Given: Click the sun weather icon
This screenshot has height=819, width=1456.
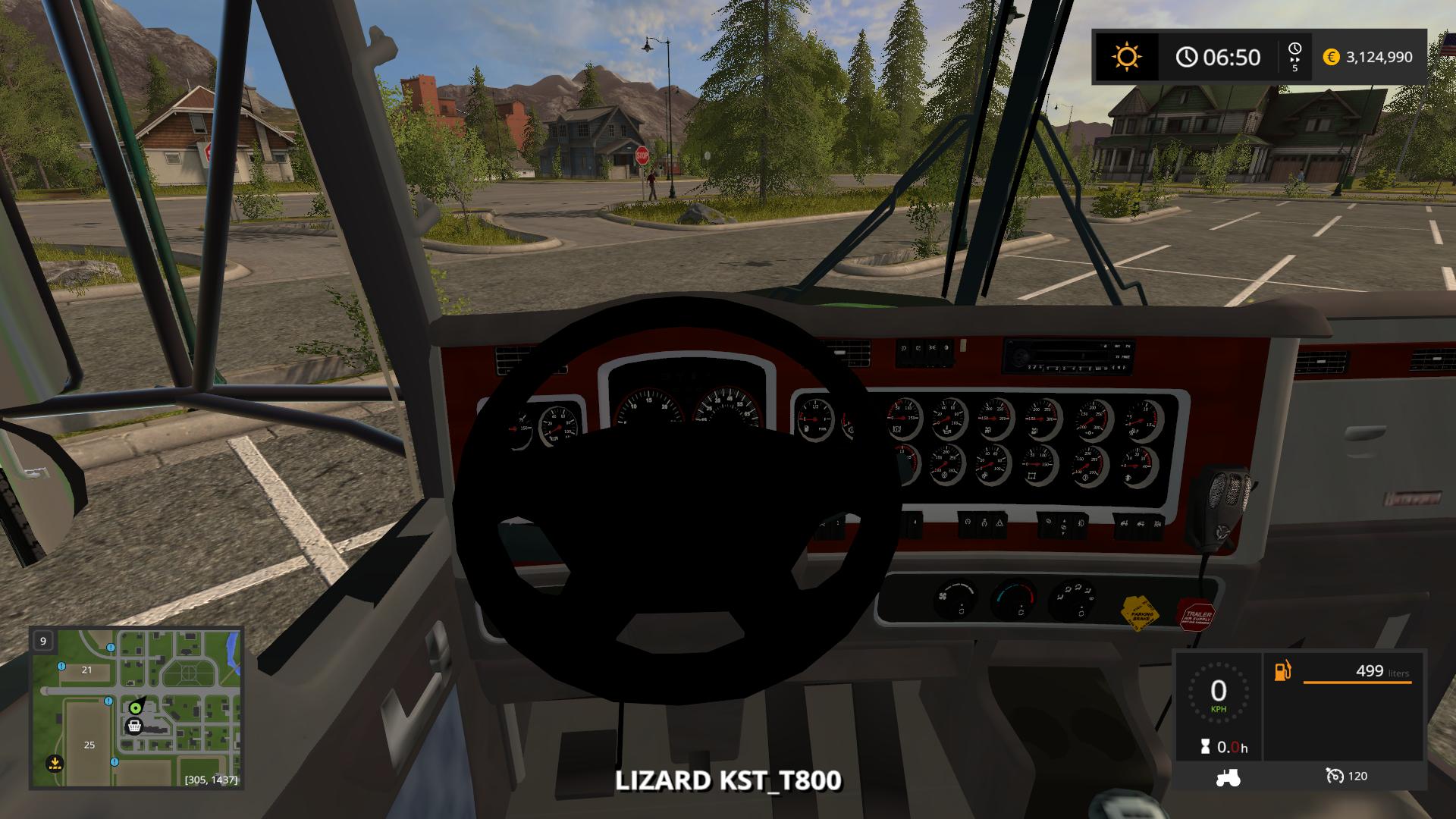Looking at the screenshot, I should pyautogui.click(x=1126, y=57).
